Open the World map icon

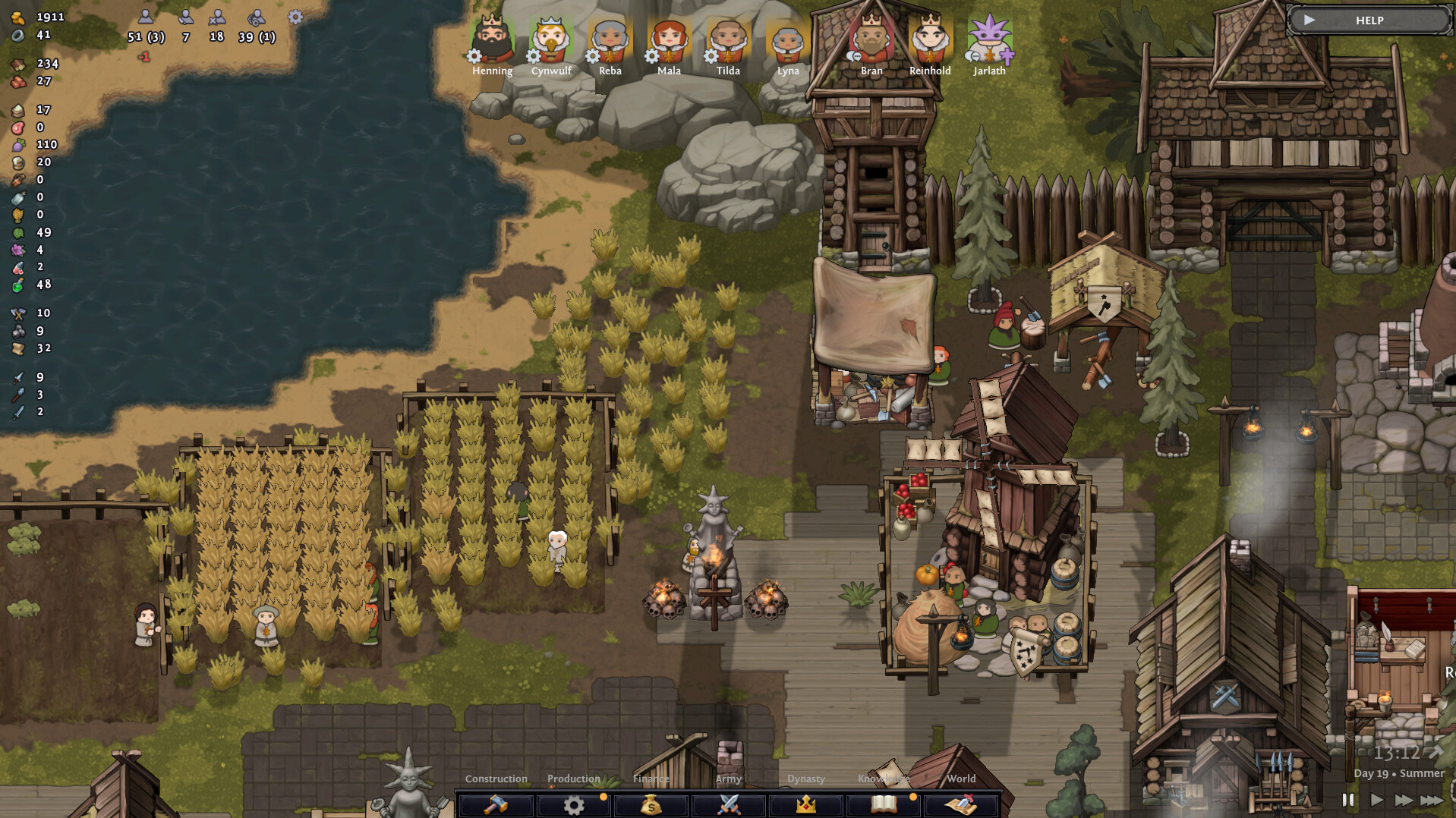(x=961, y=806)
